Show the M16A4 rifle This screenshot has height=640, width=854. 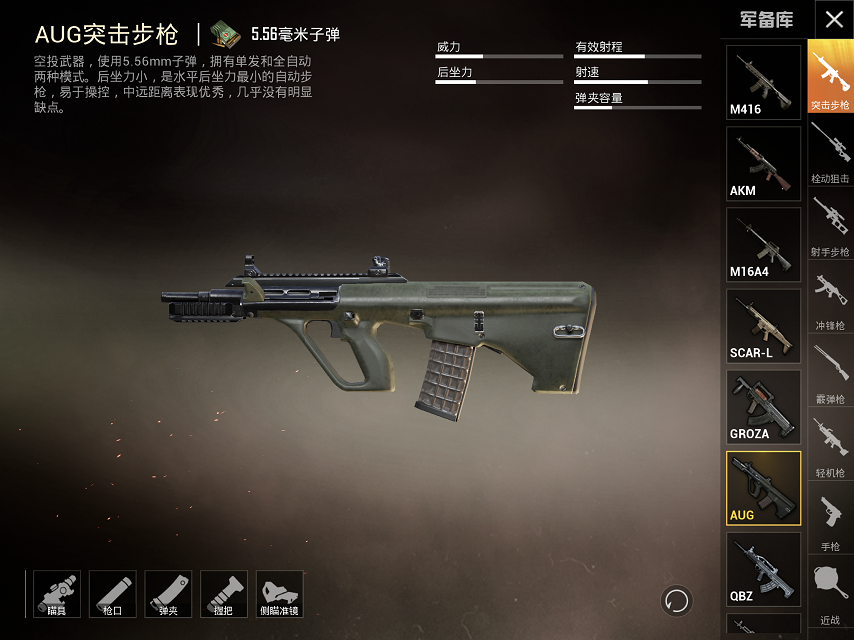click(763, 244)
